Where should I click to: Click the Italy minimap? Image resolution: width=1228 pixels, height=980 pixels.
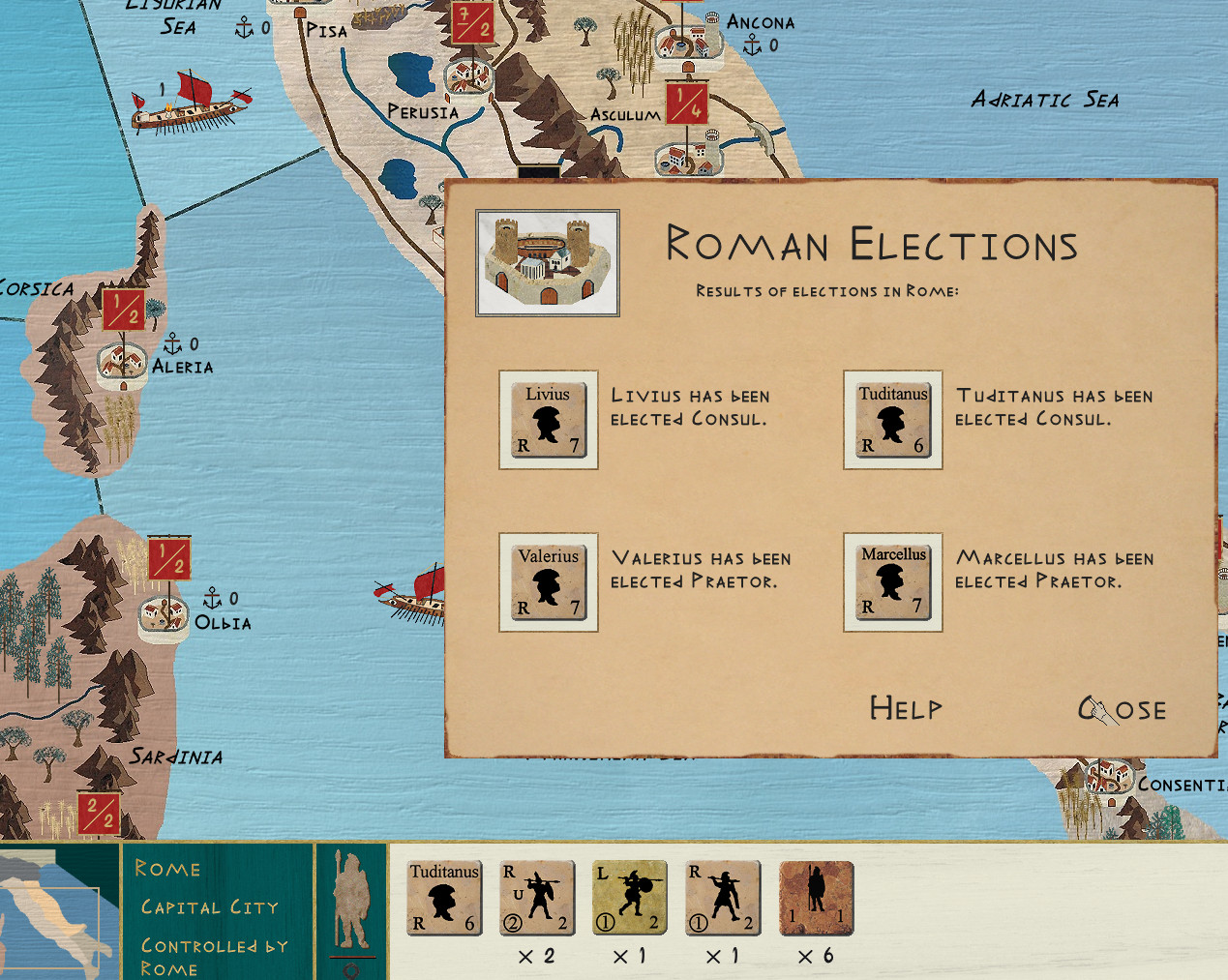pyautogui.click(x=58, y=914)
